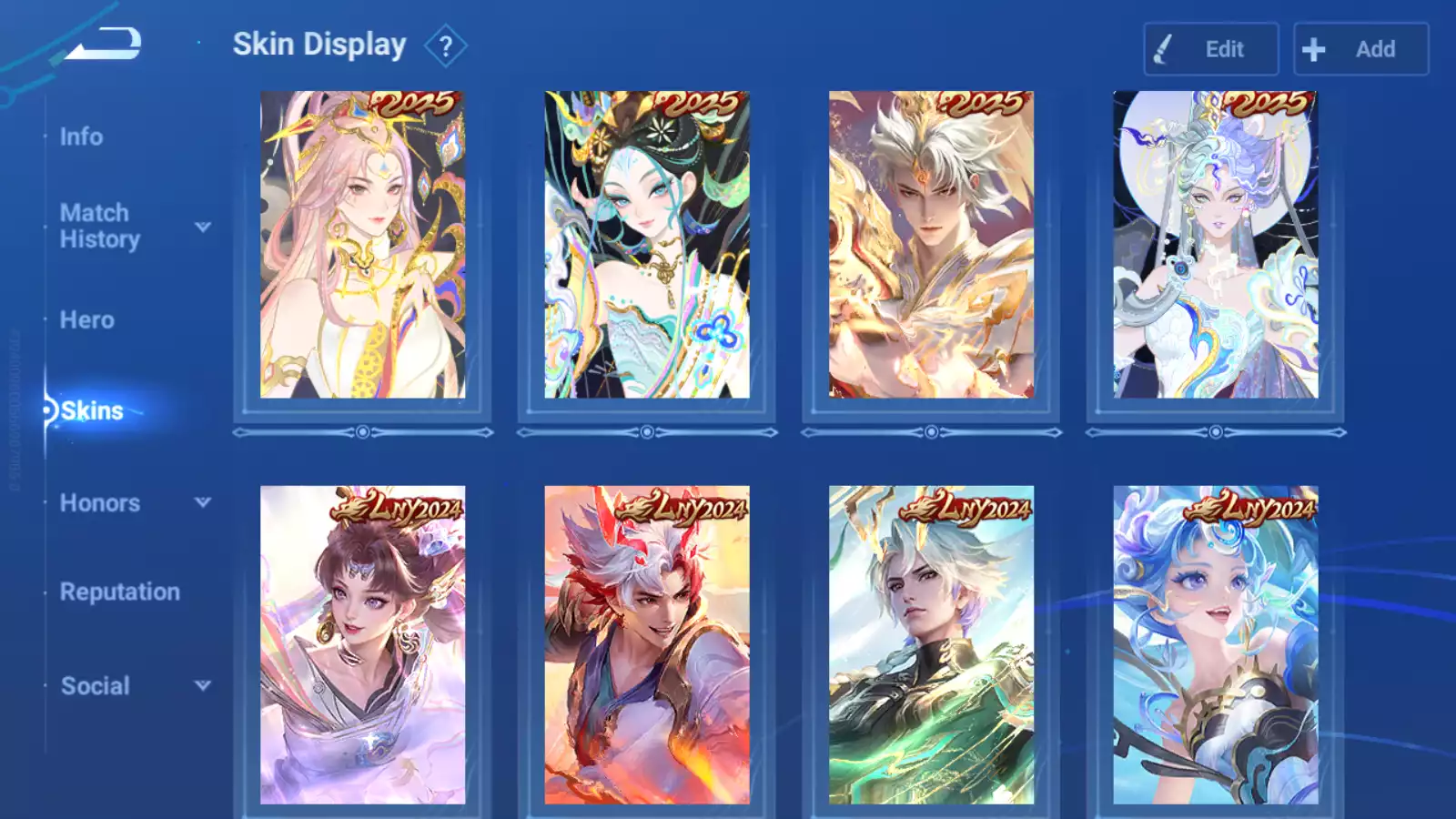Open the Skin Display help question mark
Image resolution: width=1456 pixels, height=819 pixels.
coord(445,46)
